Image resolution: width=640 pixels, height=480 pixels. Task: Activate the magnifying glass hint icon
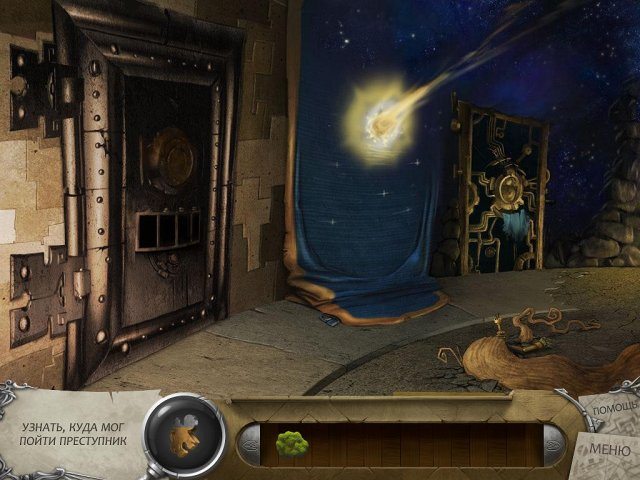tap(184, 434)
